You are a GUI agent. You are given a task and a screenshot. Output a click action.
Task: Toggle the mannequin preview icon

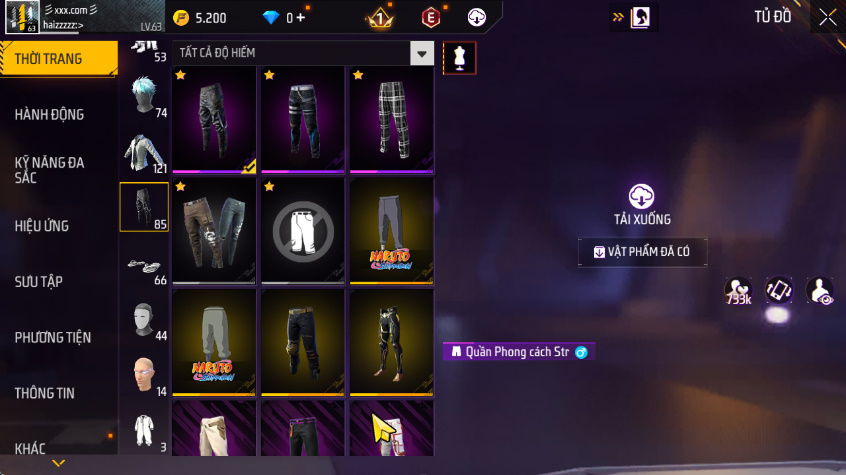[460, 58]
